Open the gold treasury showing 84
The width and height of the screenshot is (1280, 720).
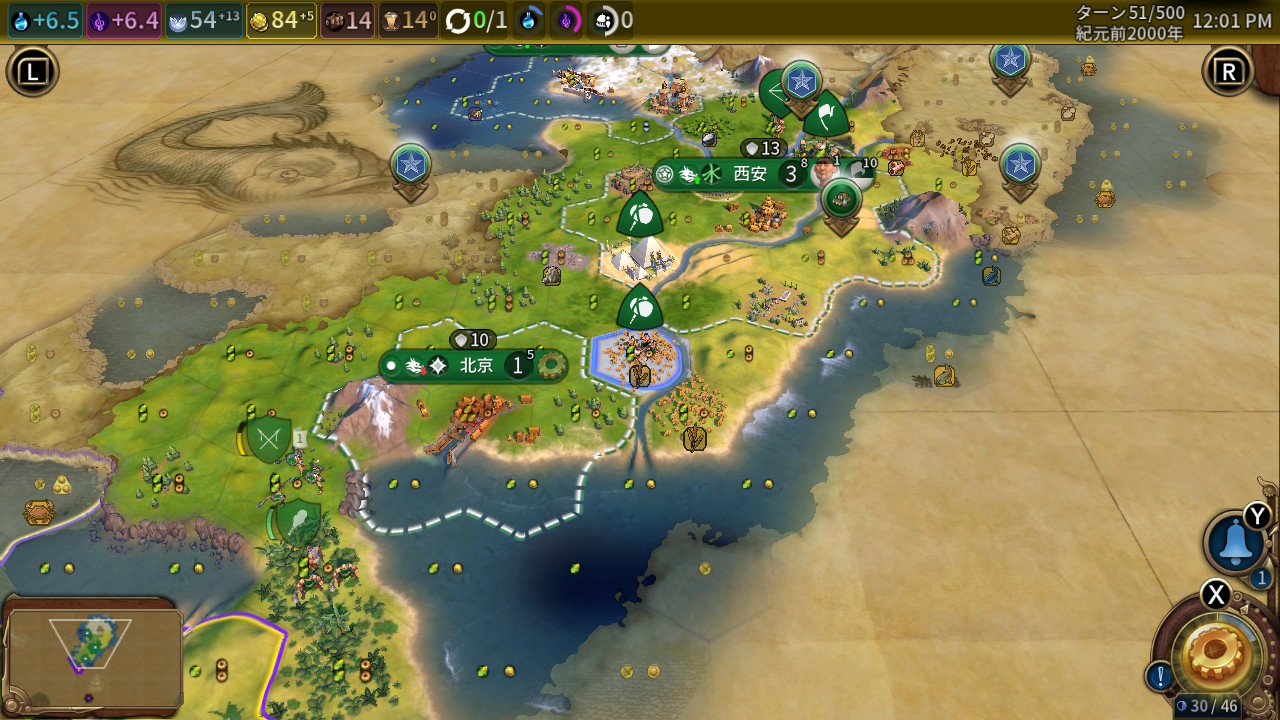(x=281, y=21)
